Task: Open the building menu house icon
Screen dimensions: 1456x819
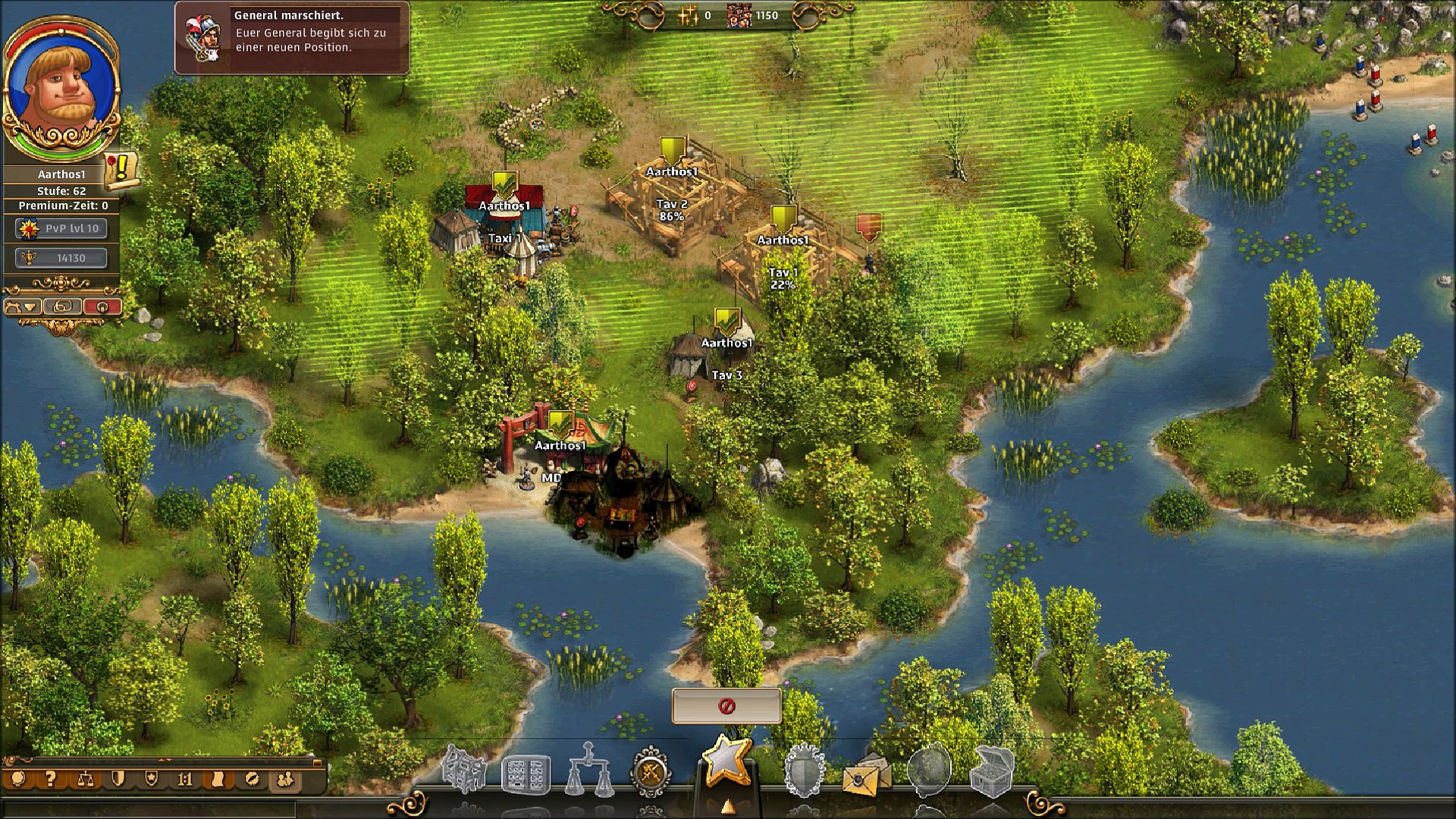Action: point(464,771)
